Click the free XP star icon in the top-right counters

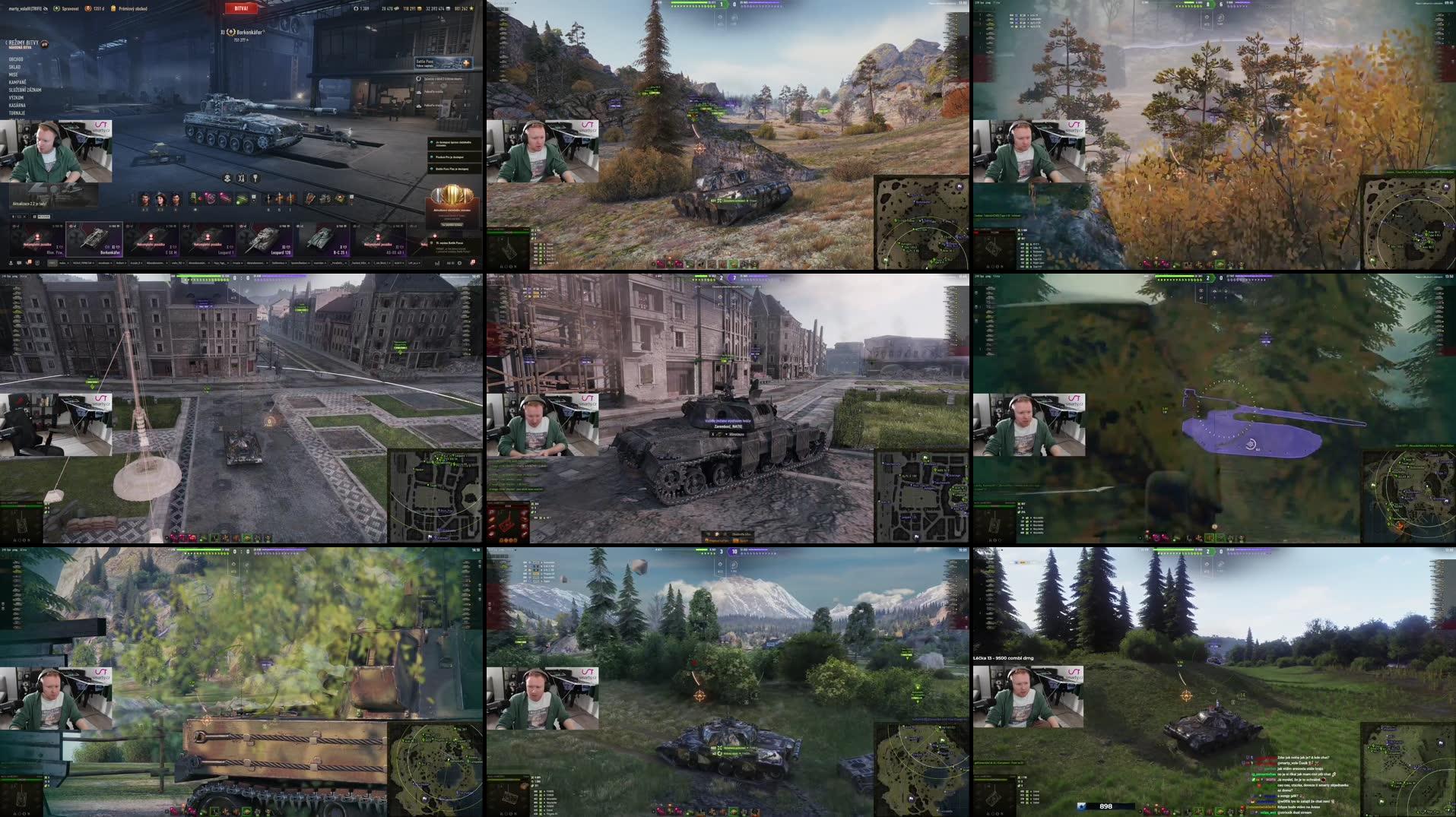coord(471,8)
